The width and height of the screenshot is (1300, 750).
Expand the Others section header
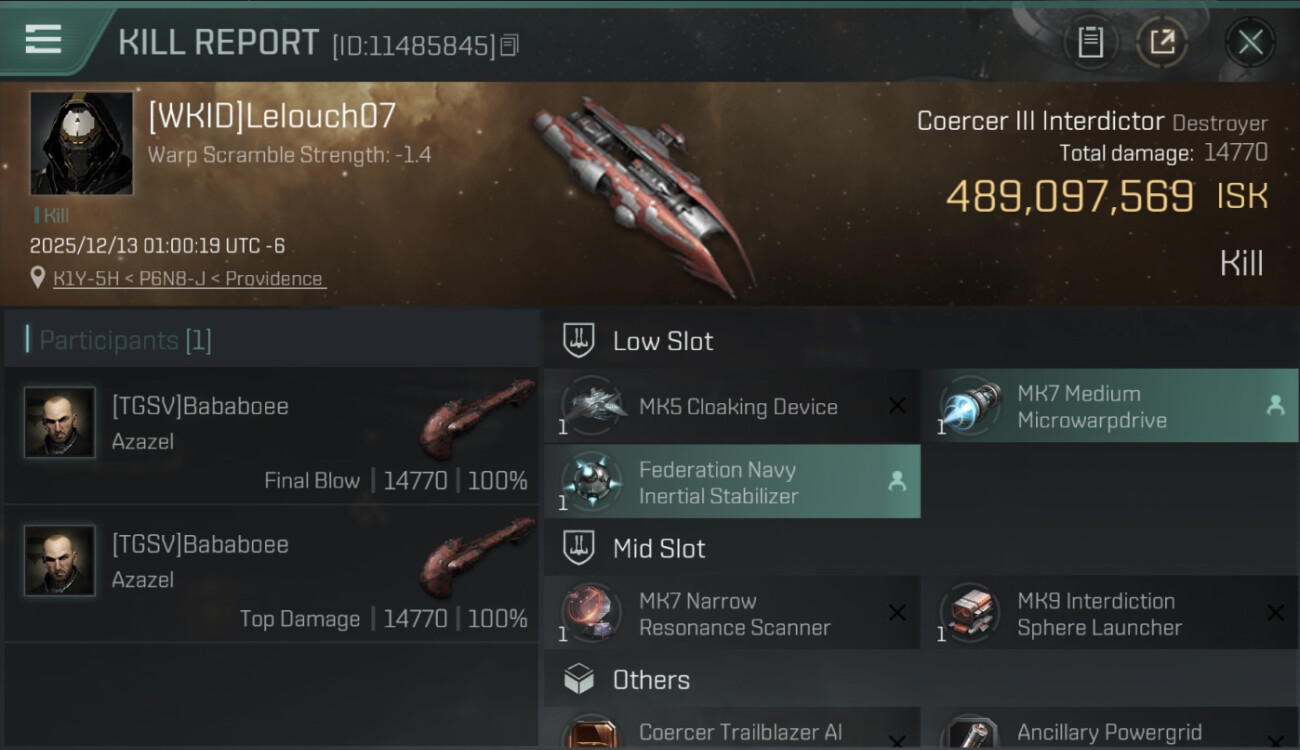pos(650,680)
